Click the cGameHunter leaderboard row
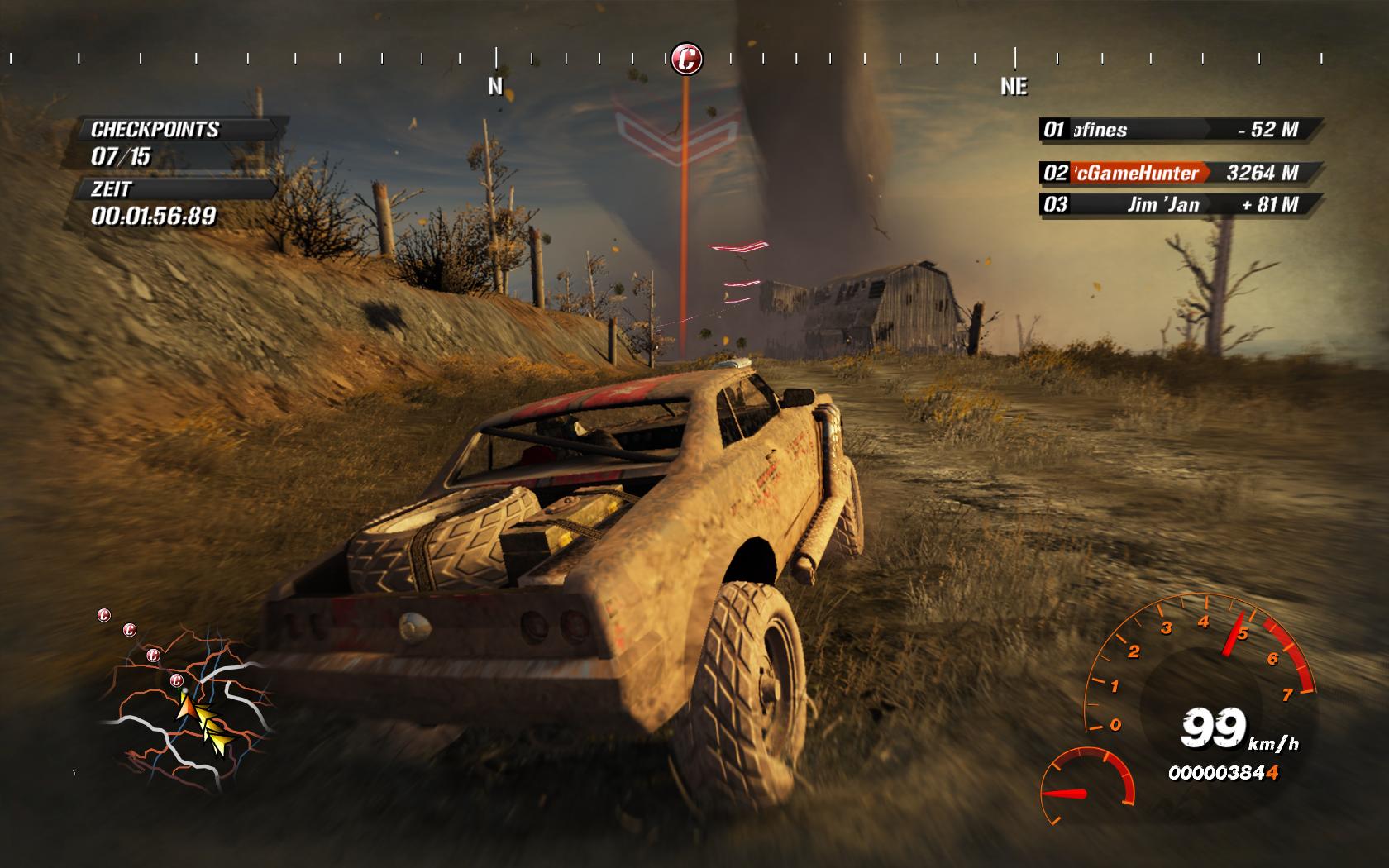The height and width of the screenshot is (868, 1389). (1180, 173)
